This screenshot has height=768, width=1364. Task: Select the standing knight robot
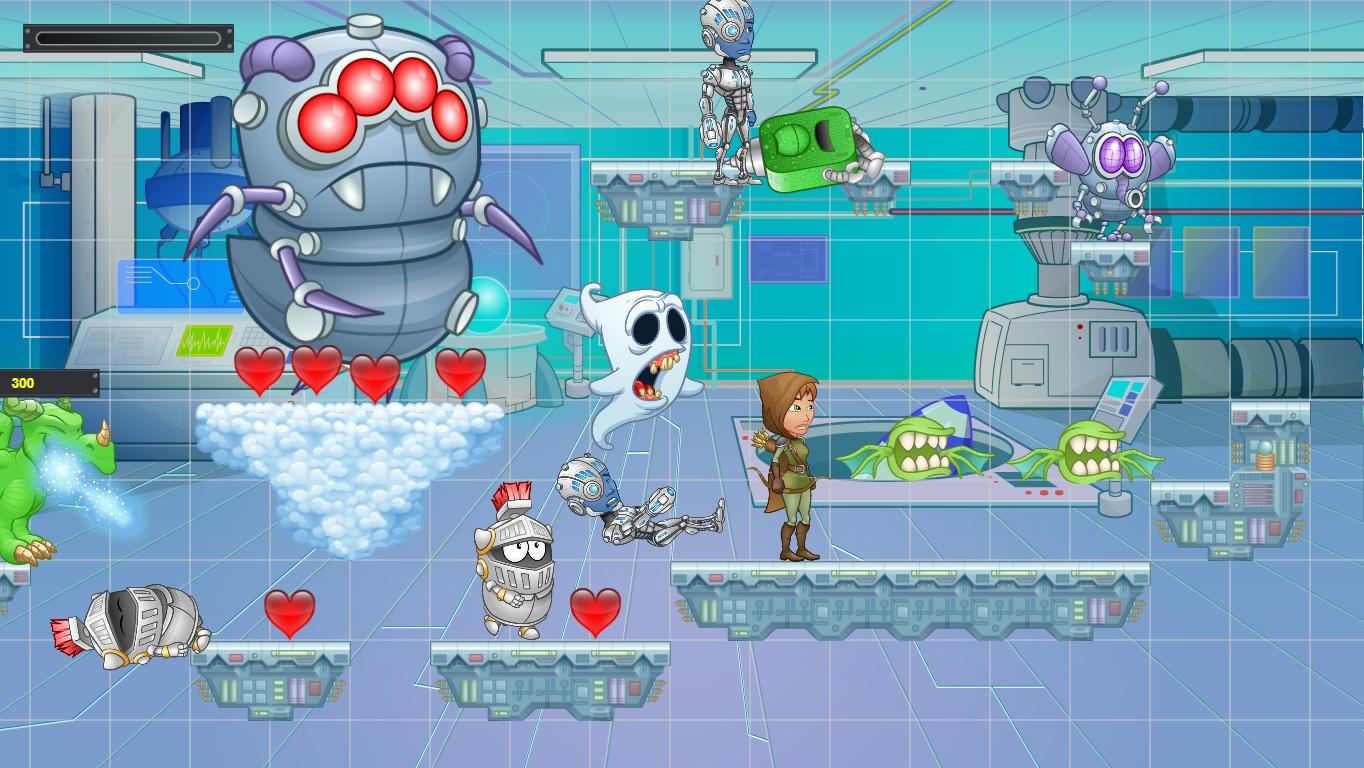[x=515, y=560]
